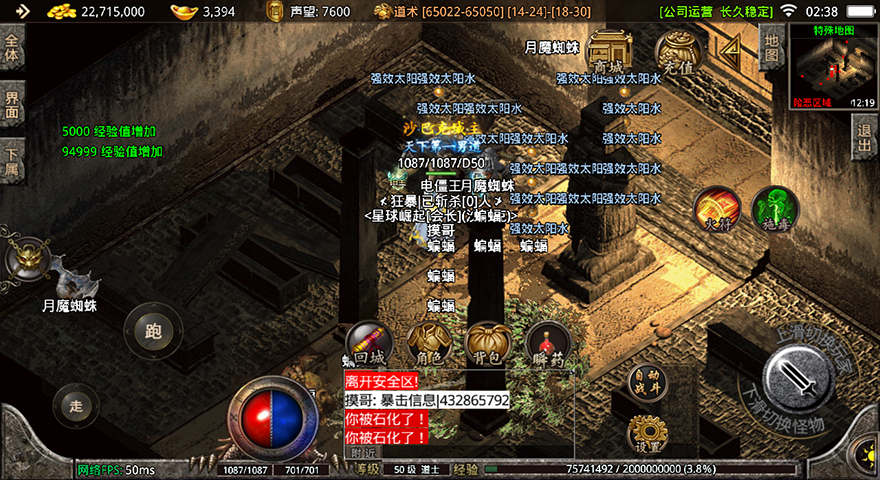Select the 跑 run mode button
The height and width of the screenshot is (480, 880).
(153, 330)
